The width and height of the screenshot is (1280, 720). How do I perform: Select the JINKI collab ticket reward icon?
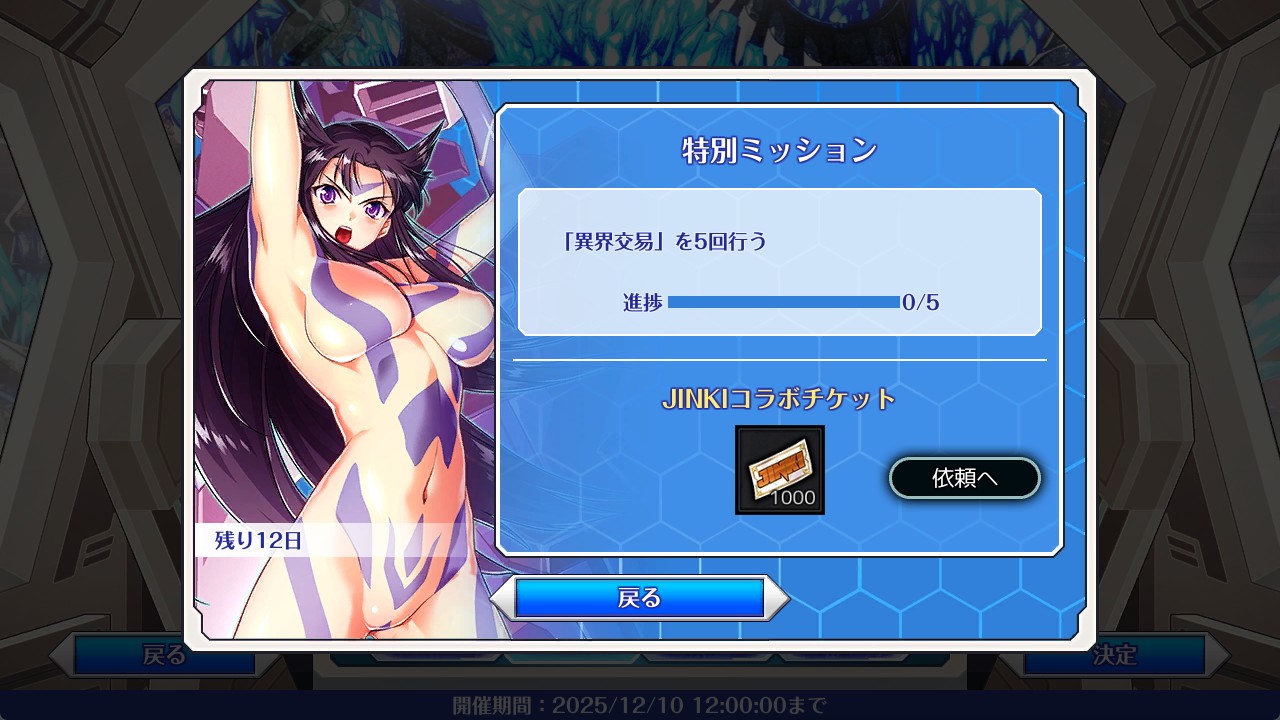(780, 470)
